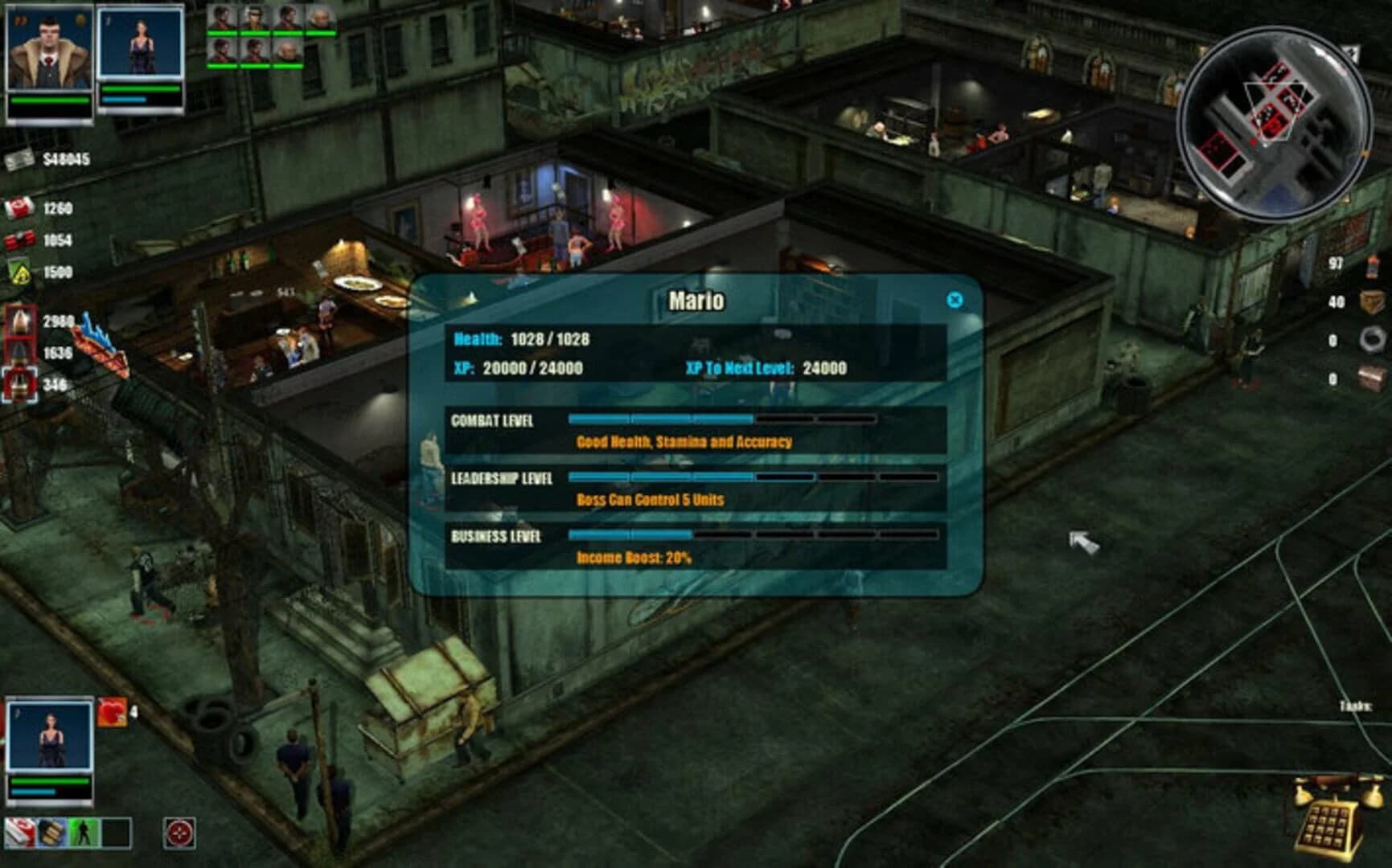Toggle sneak mode with the green silhouette slot
Screen dimensions: 1392x868
pyautogui.click(x=84, y=832)
